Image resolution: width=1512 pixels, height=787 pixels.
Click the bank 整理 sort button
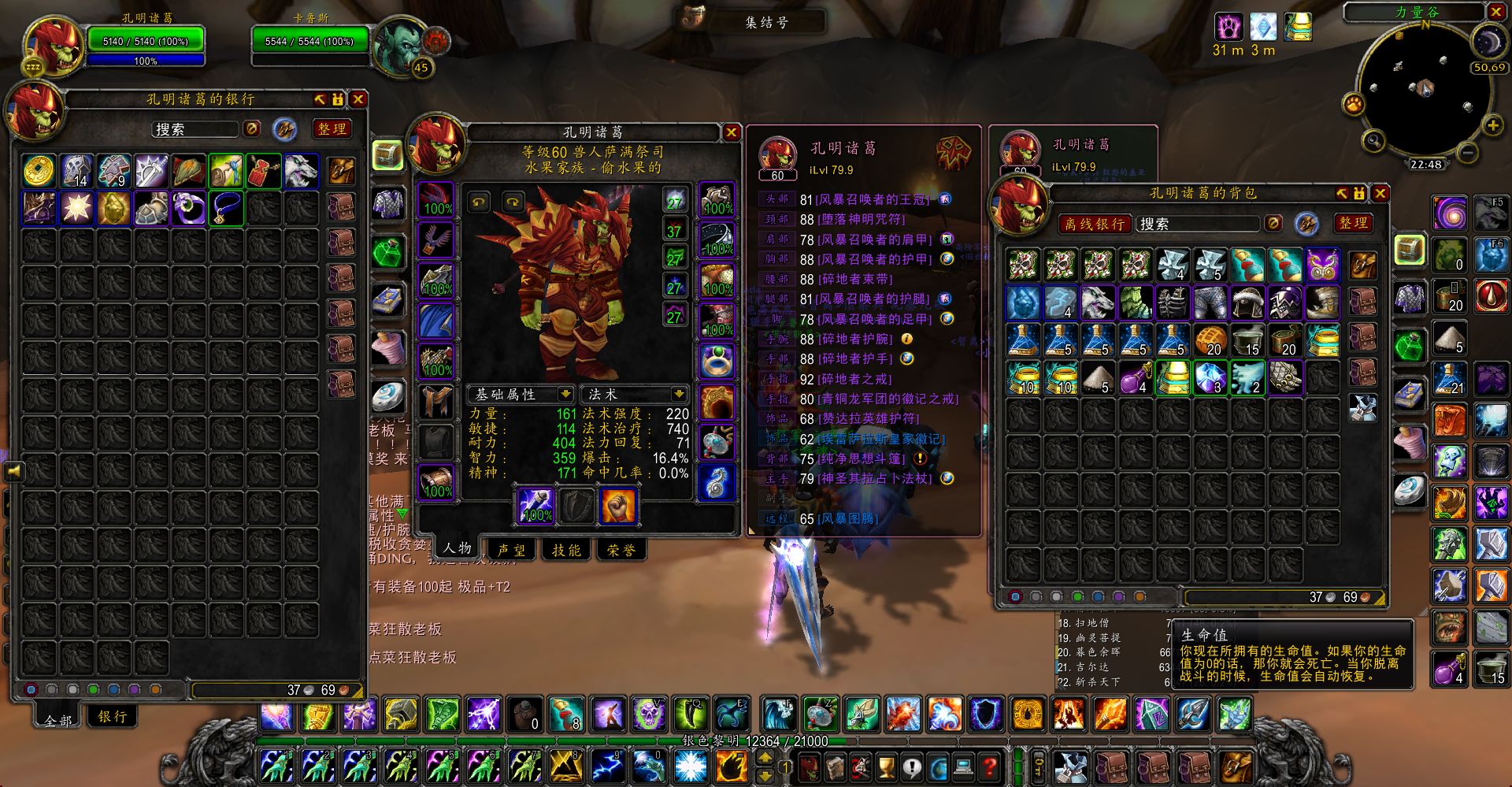click(332, 129)
